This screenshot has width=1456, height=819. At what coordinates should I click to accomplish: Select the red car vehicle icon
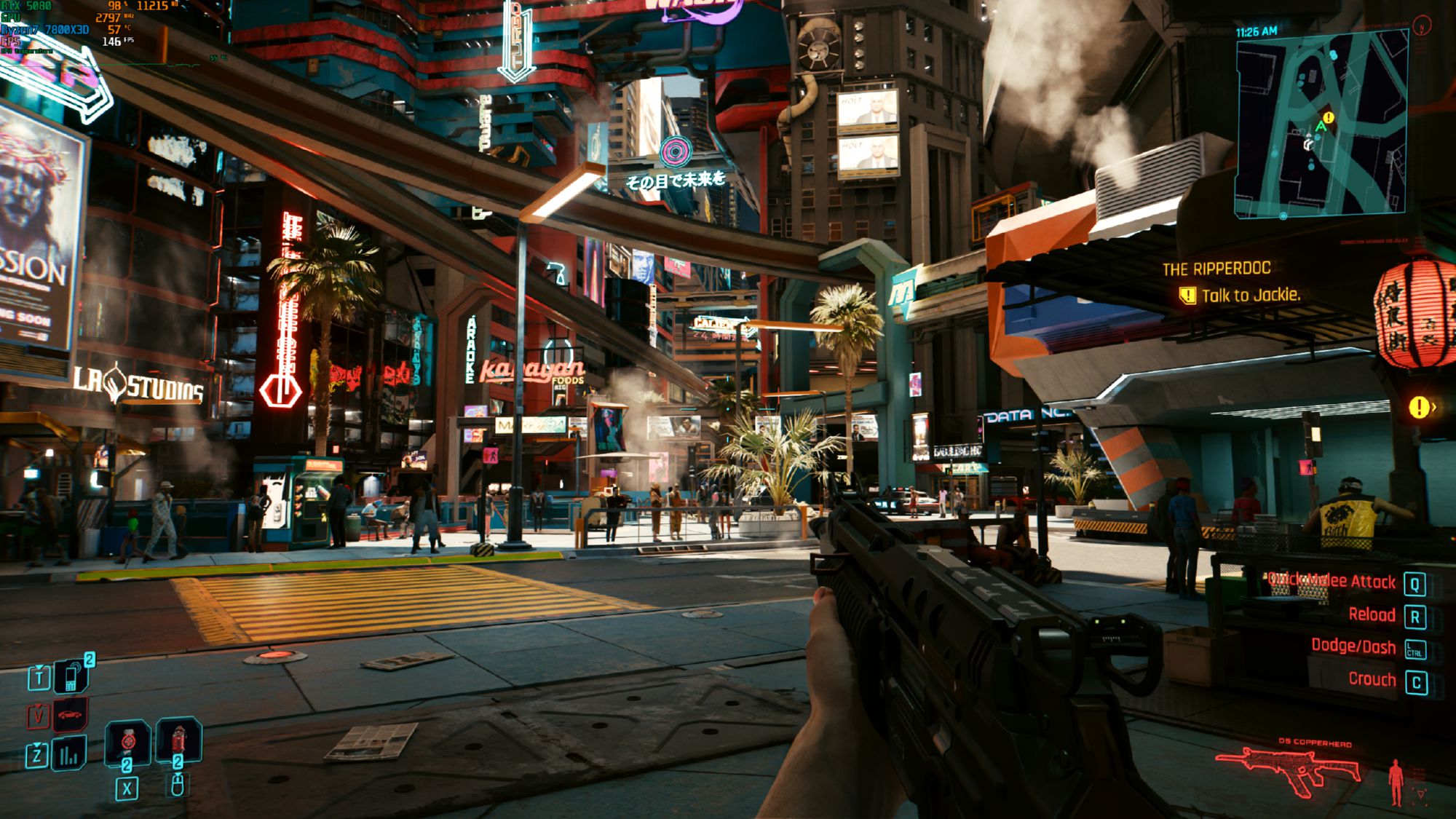point(70,715)
